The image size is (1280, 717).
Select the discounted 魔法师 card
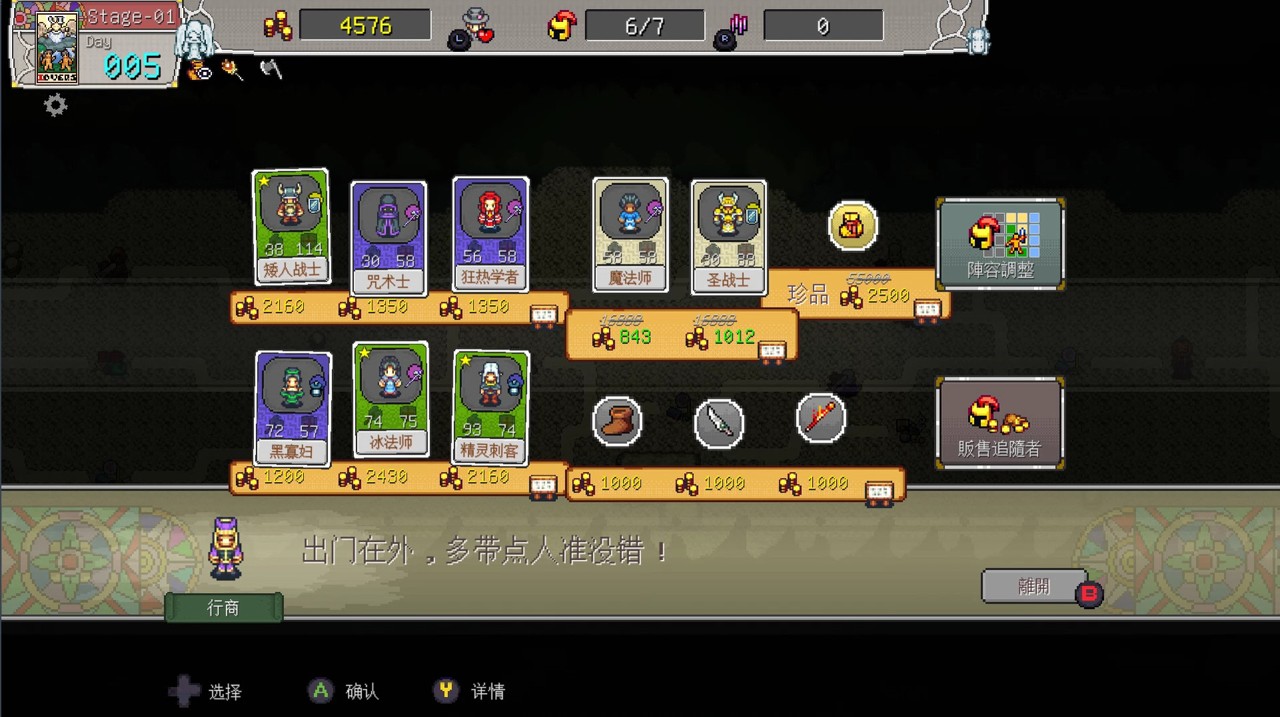pyautogui.click(x=630, y=234)
